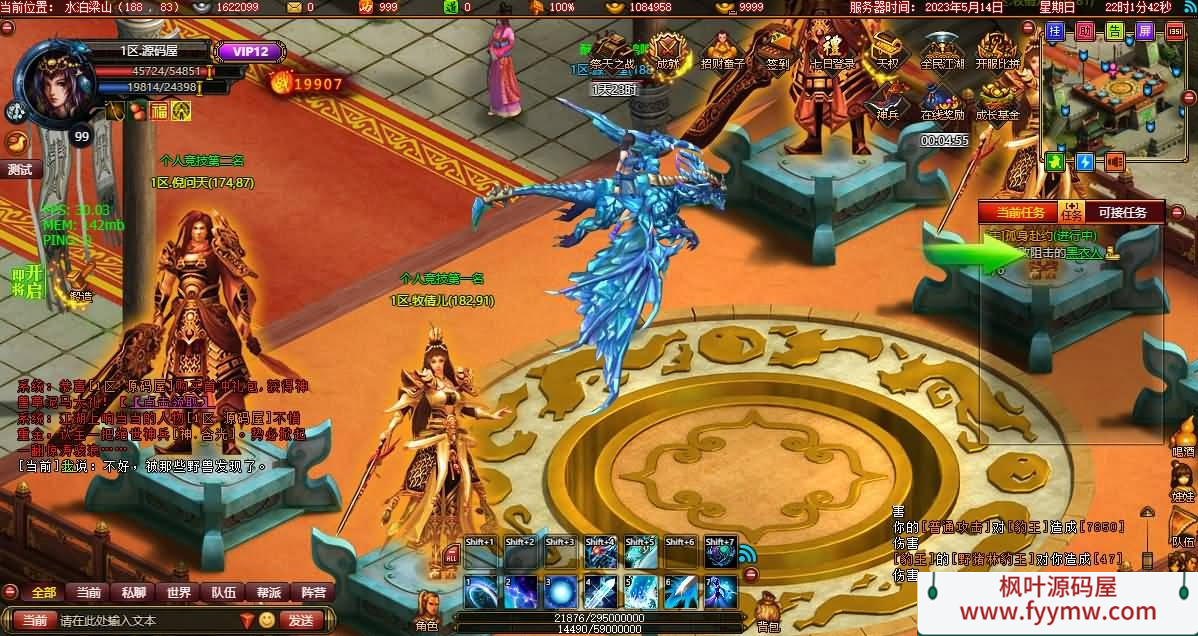
Task: Click the purple VIP12 badge
Action: pos(244,52)
